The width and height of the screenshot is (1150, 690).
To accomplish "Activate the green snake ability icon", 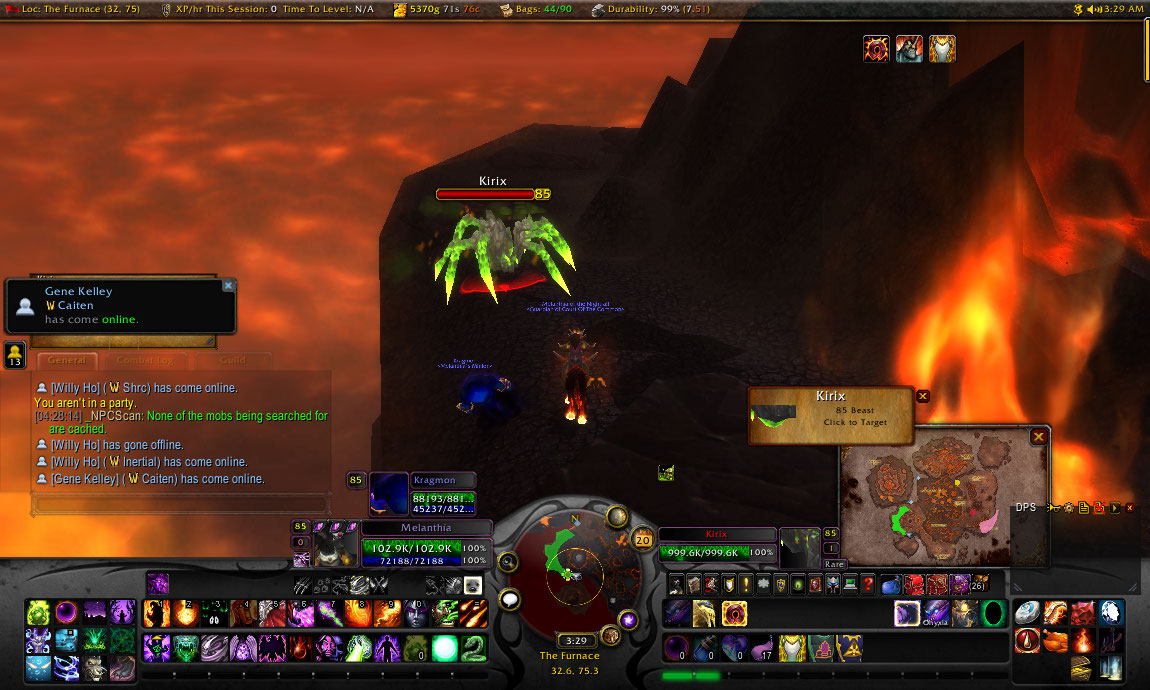I will coord(474,647).
